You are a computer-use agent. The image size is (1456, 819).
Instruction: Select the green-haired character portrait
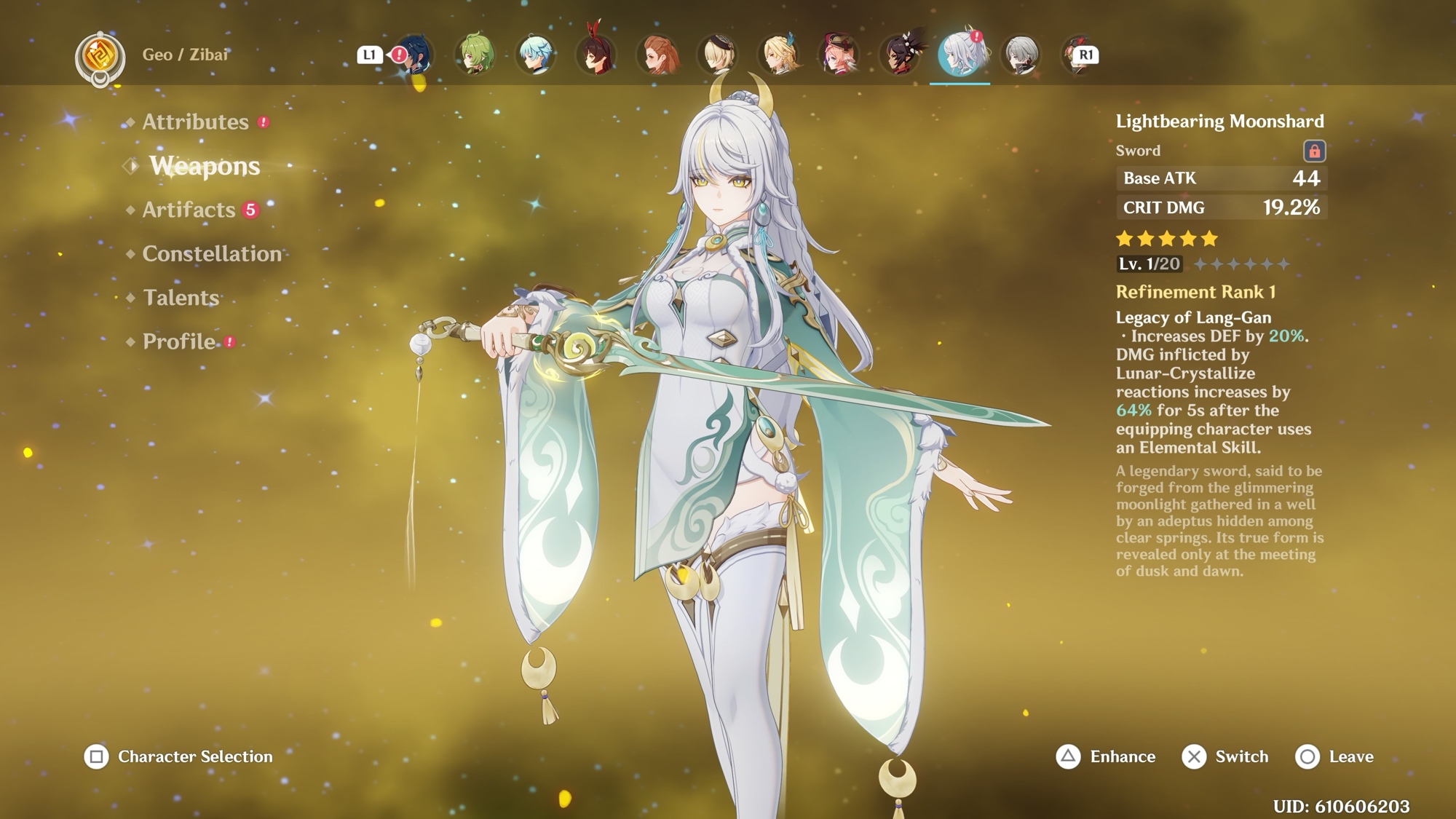475,55
